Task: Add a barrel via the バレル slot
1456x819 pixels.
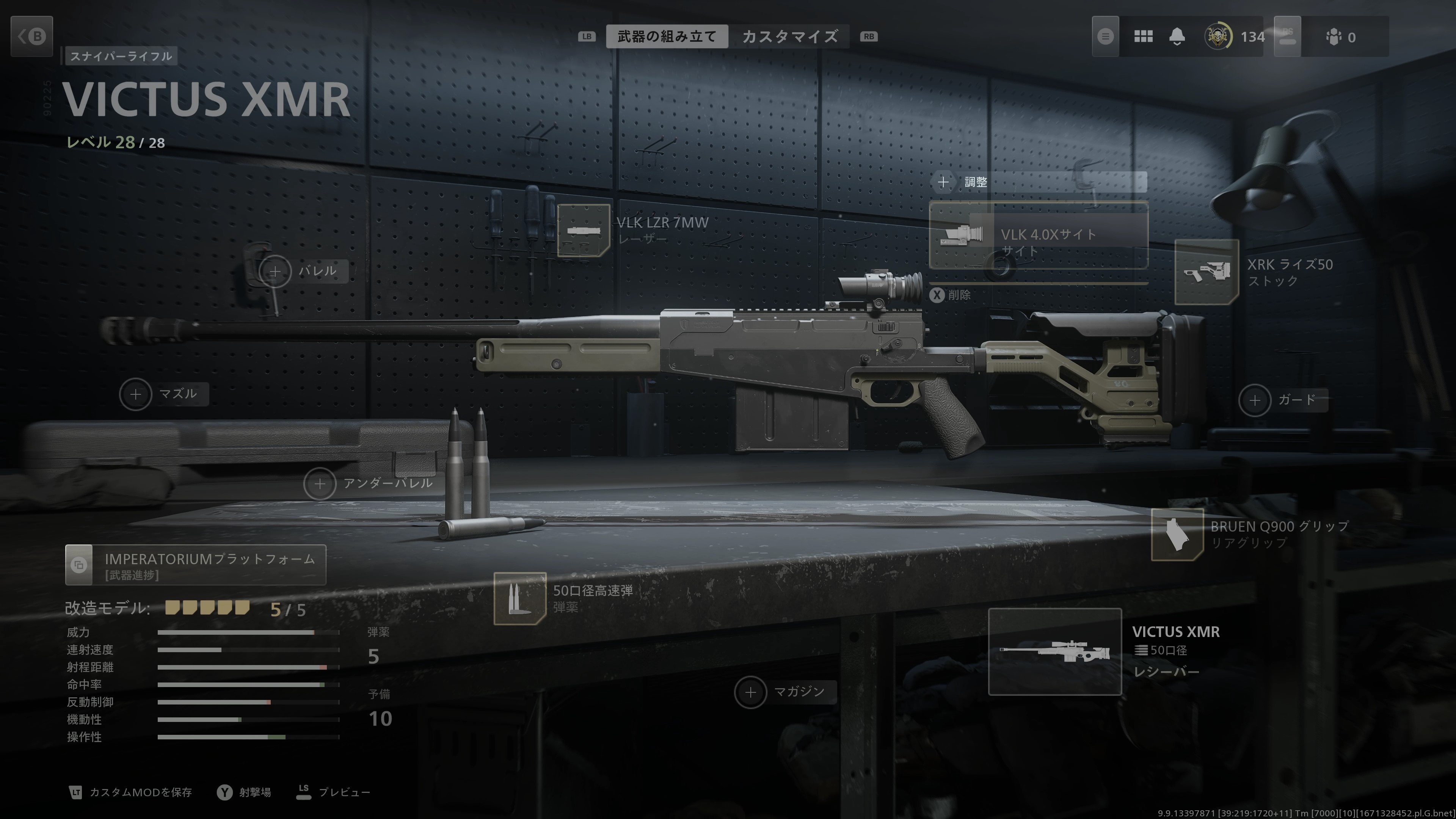Action: [x=275, y=272]
